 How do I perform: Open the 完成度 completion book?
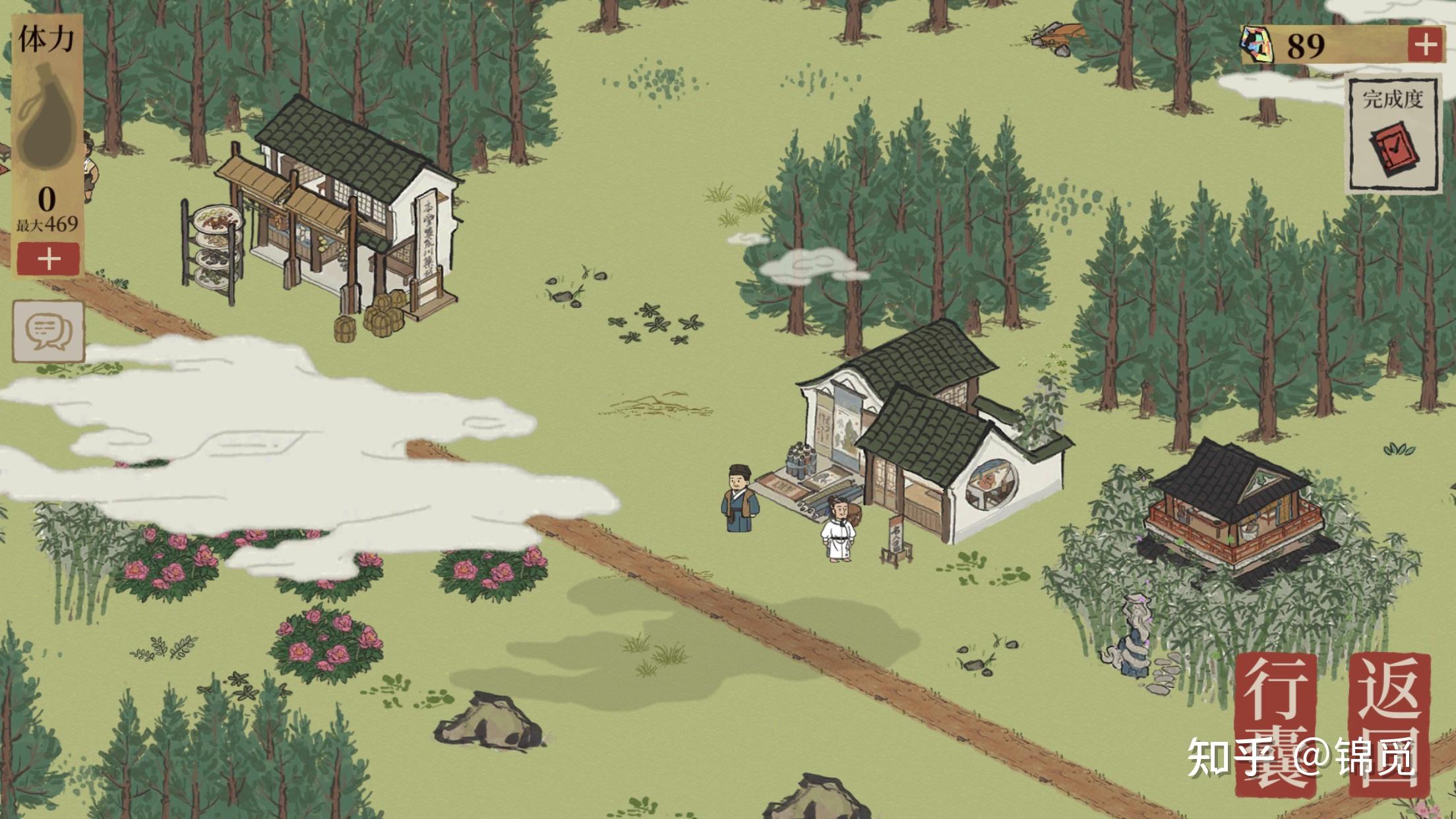1393,136
